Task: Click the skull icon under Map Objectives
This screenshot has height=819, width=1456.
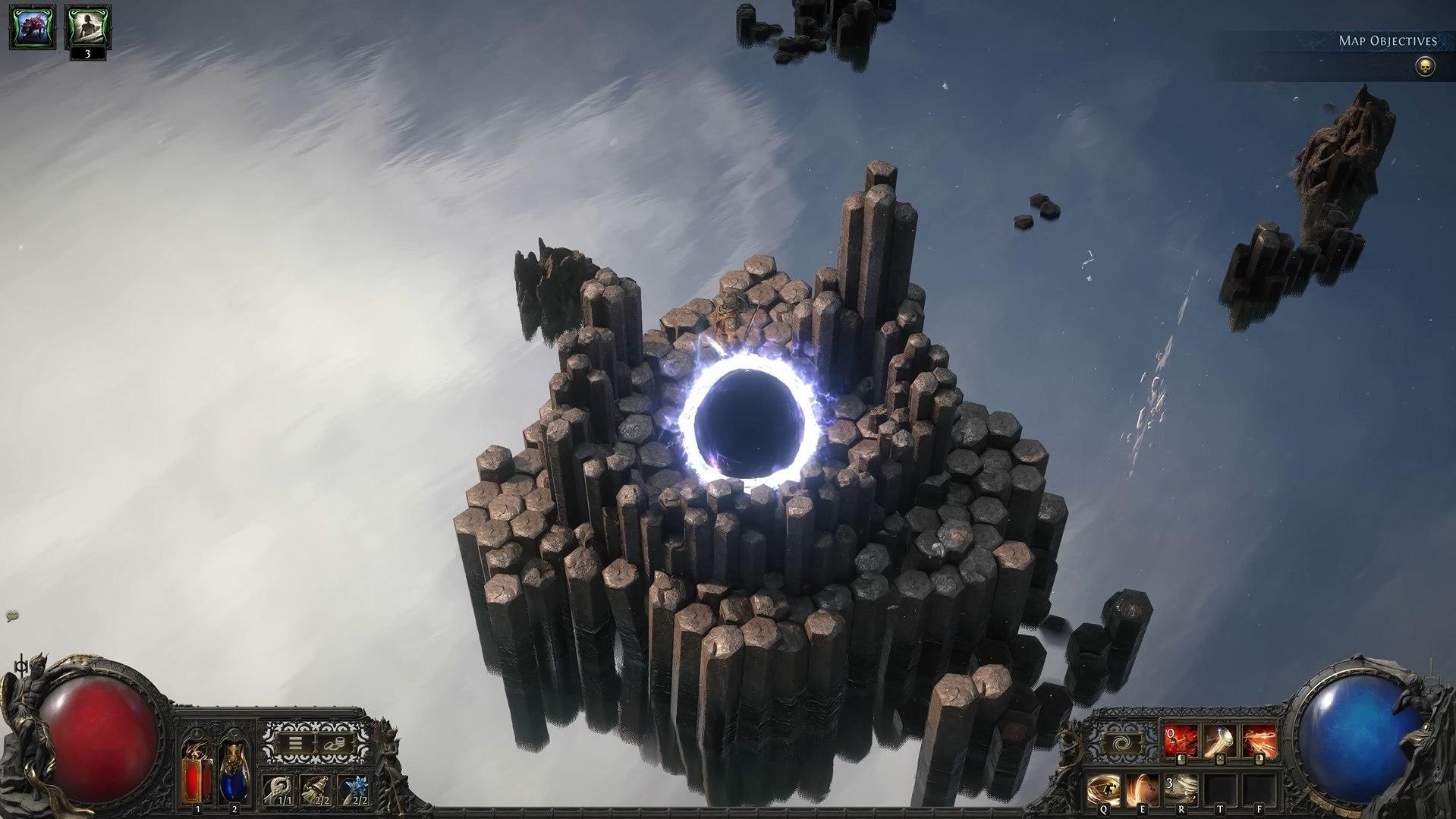Action: point(1425,67)
